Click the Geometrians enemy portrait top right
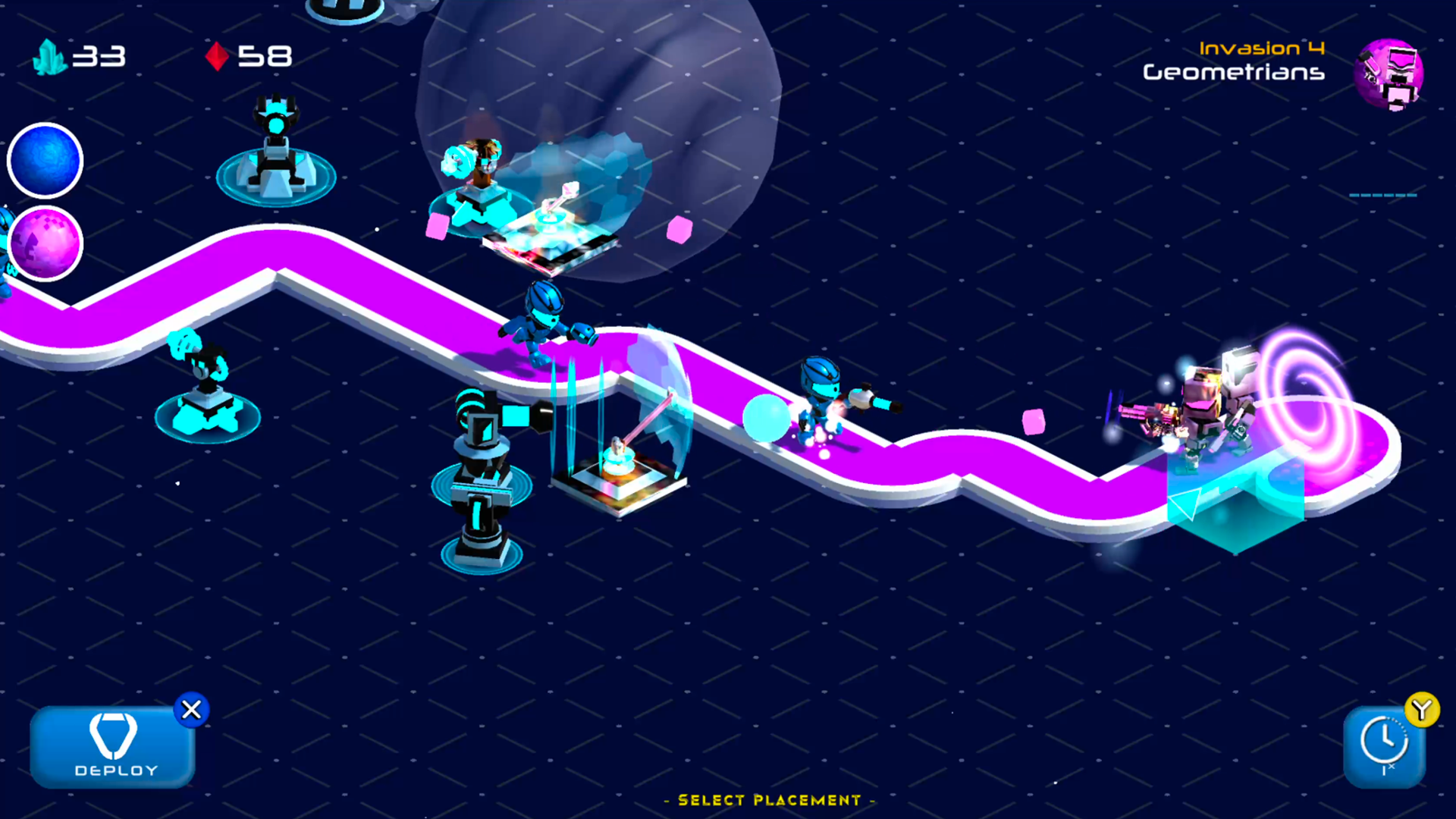Image resolution: width=1456 pixels, height=819 pixels. coord(1390,76)
